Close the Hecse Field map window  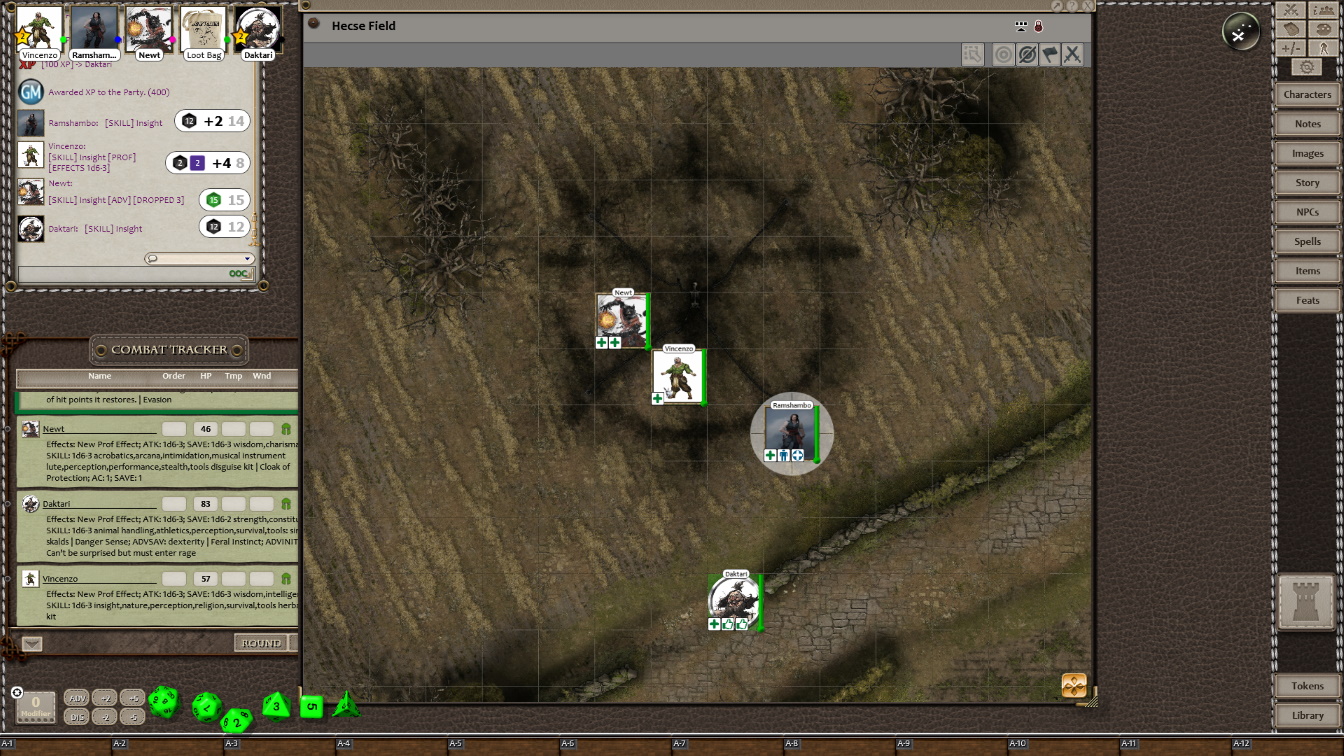(1088, 6)
